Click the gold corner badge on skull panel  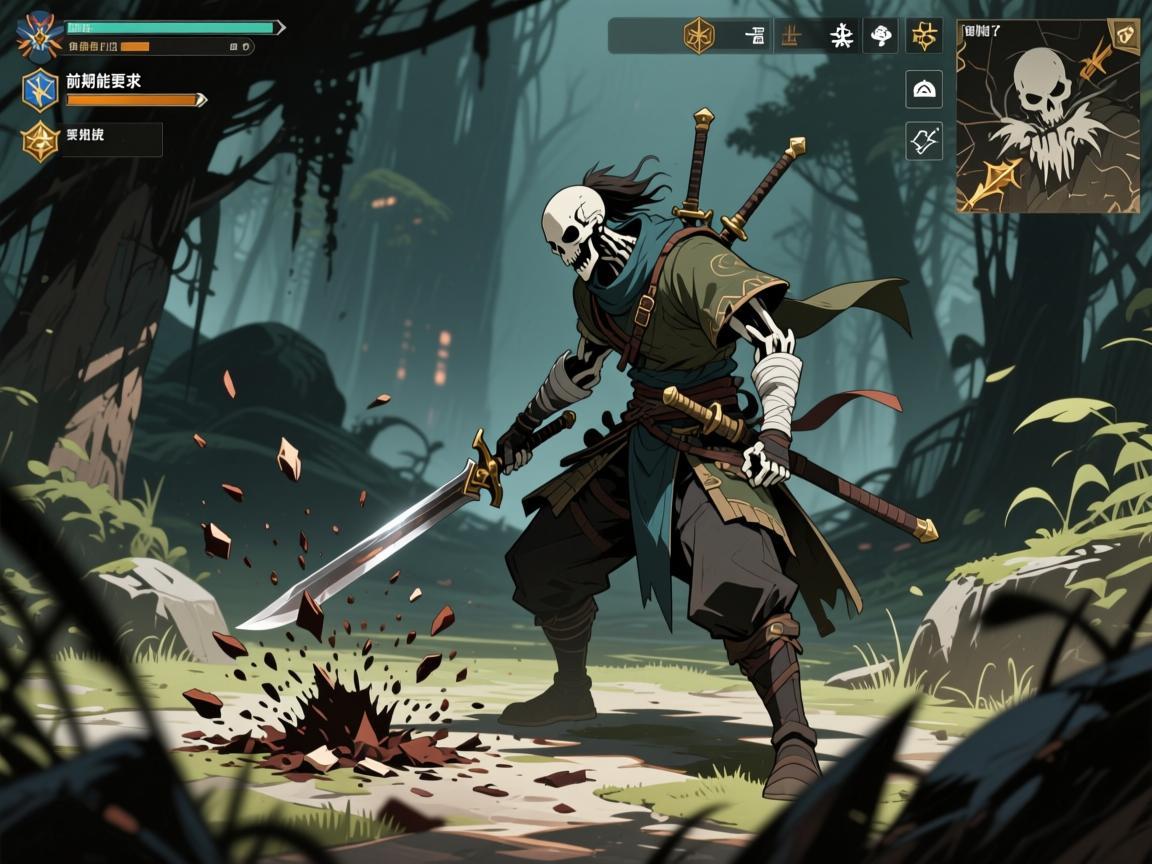coord(1126,32)
